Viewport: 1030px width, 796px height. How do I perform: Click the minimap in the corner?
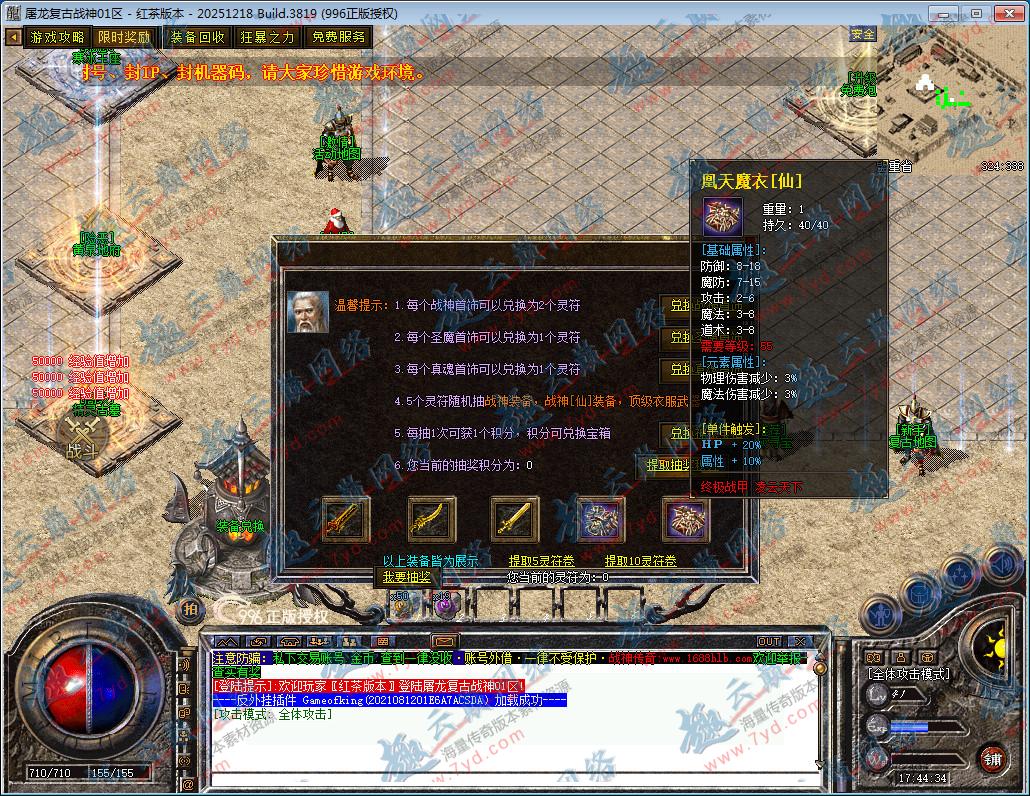950,98
